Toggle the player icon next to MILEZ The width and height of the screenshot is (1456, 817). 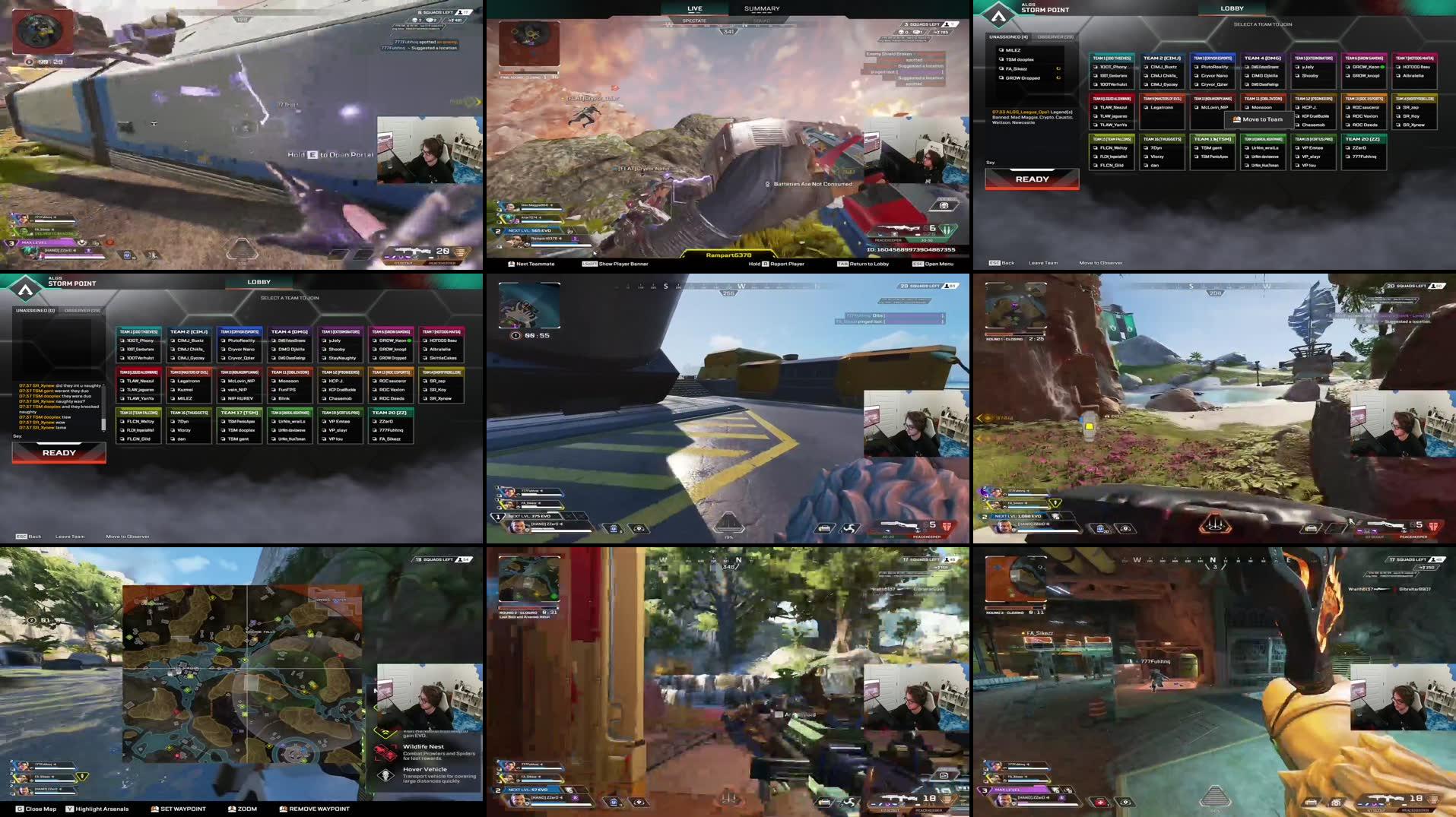pos(1001,50)
